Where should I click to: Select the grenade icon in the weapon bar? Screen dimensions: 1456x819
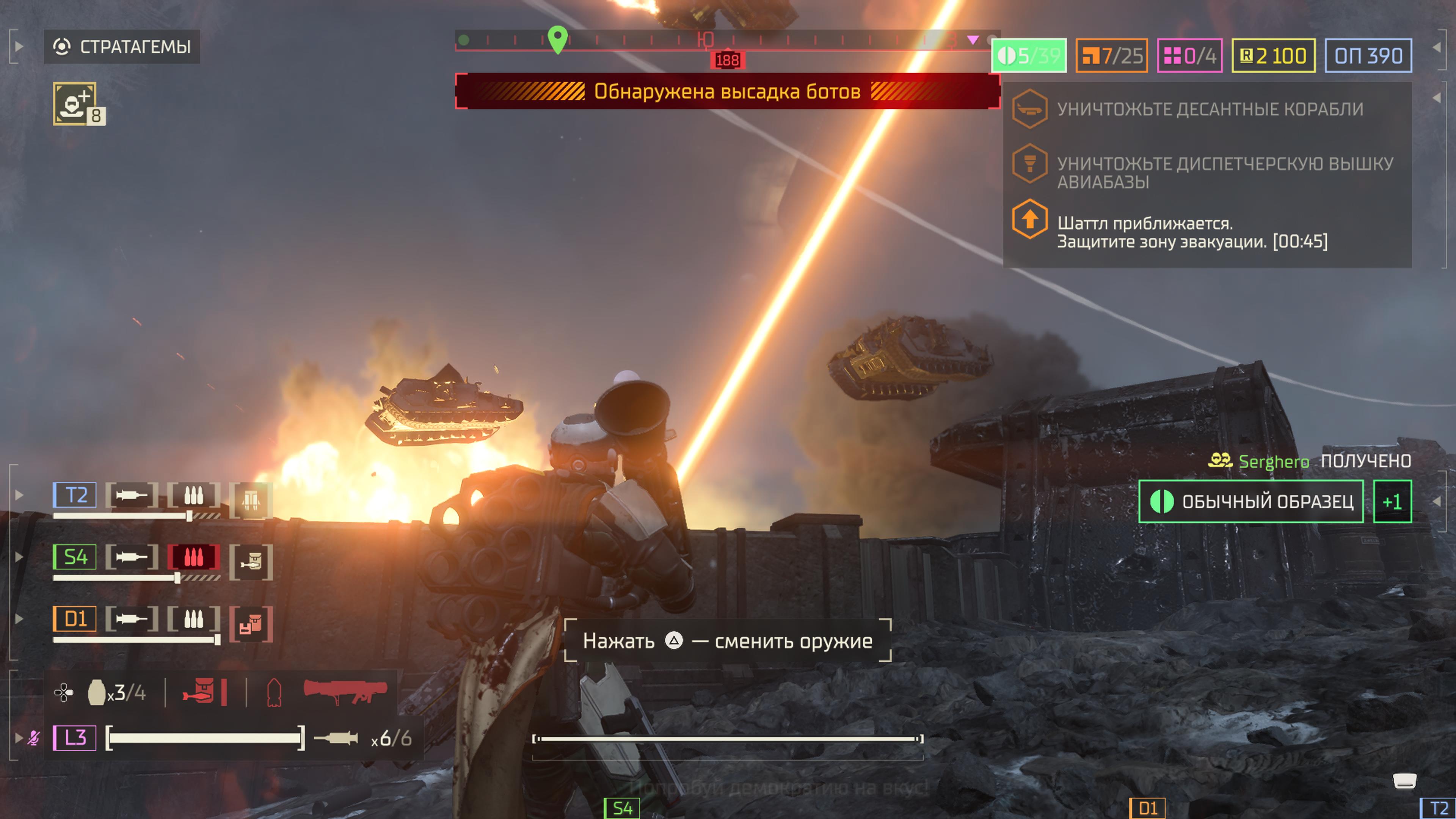pyautogui.click(x=97, y=692)
